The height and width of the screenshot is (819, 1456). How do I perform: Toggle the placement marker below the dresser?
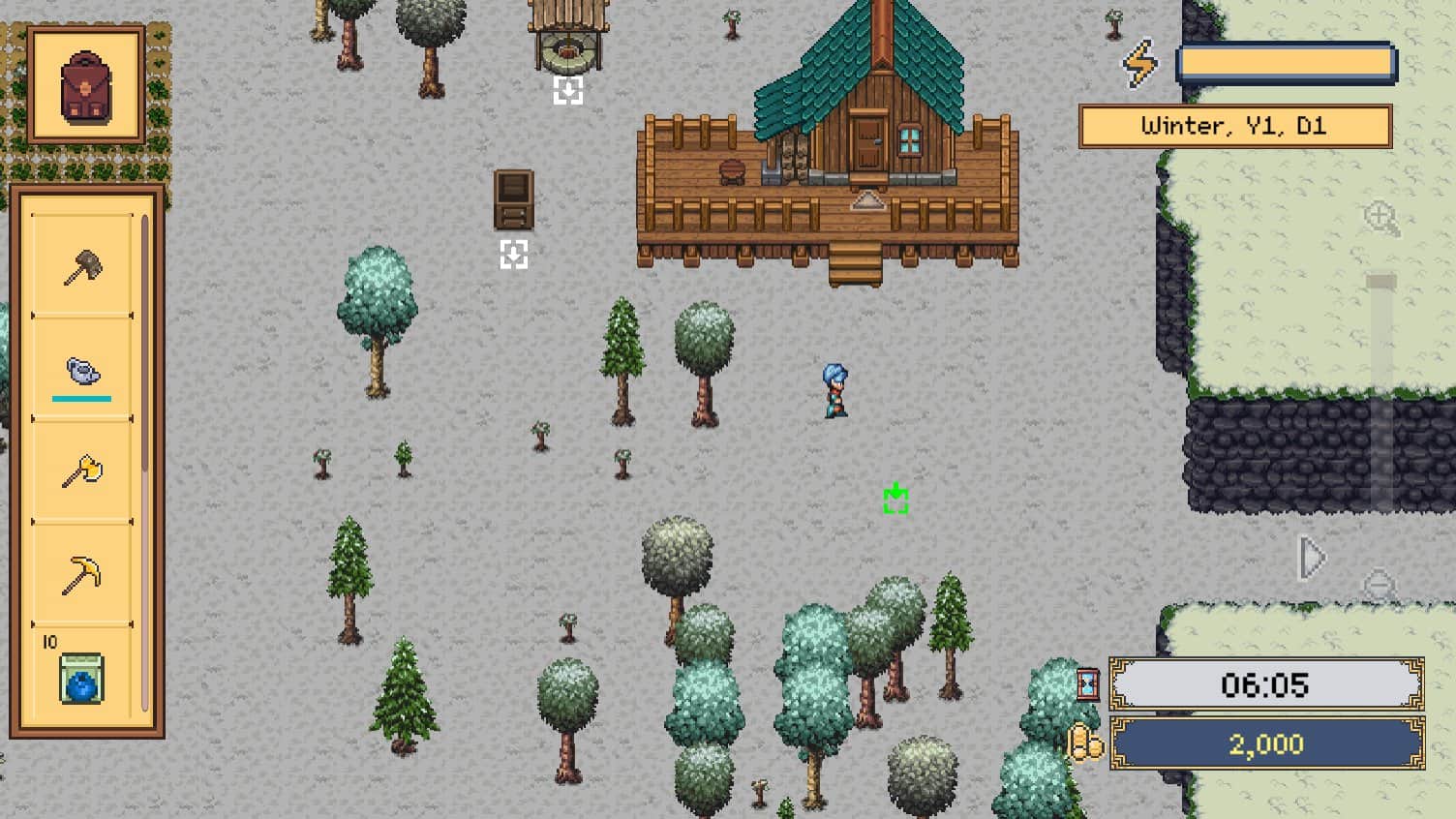click(x=513, y=255)
